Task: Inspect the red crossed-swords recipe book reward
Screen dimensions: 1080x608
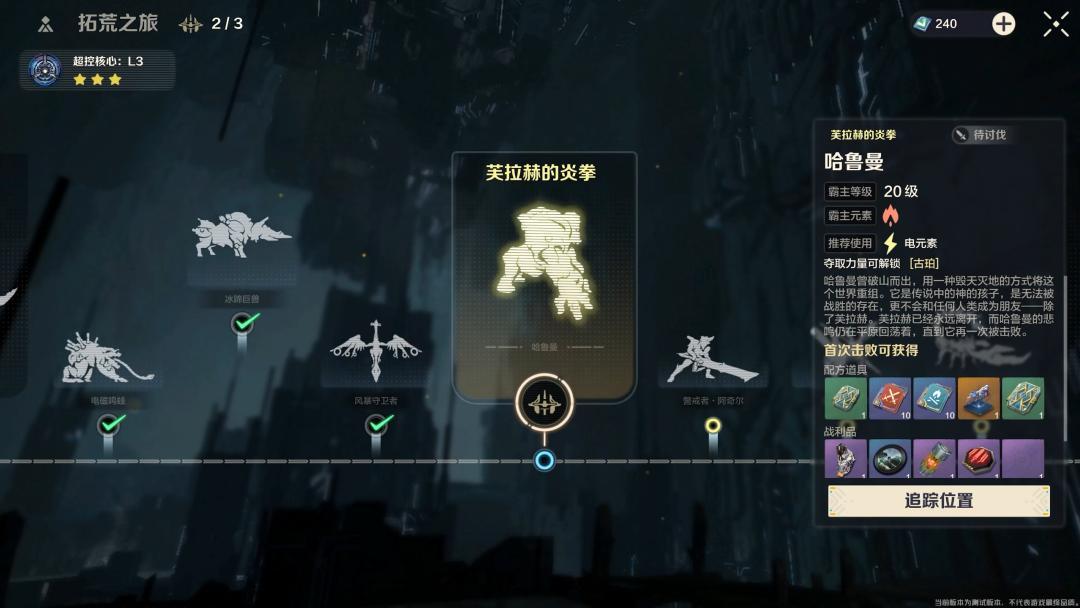Action: [889, 398]
